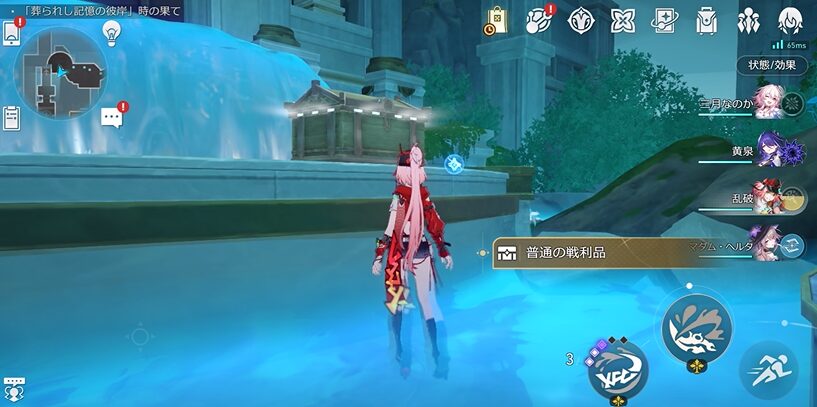Open the team lineup icon
Viewport: 817px width, 407px height.
click(x=749, y=20)
